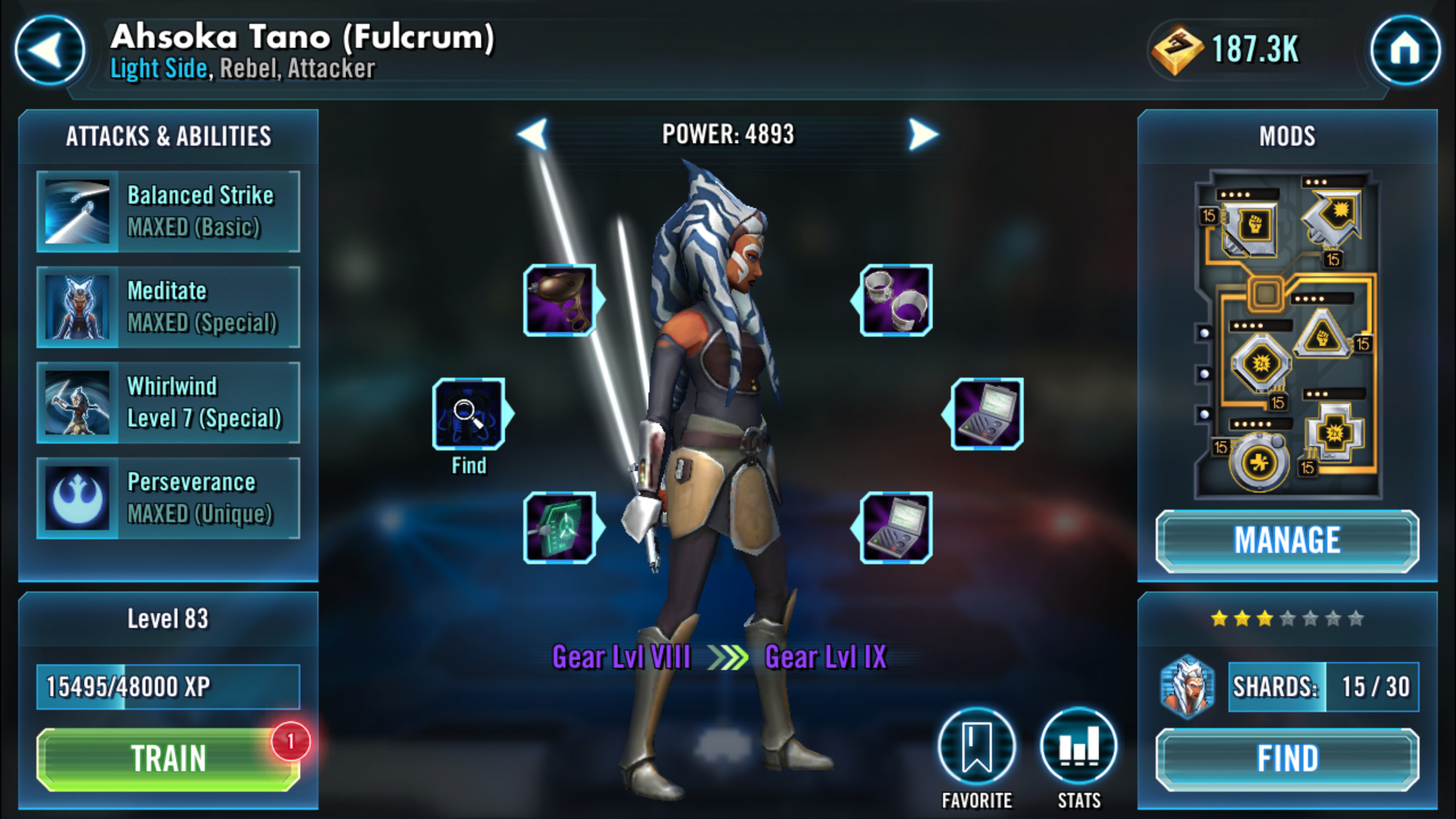The image size is (1456, 819).
Task: Go back using the arrow button
Action: coord(49,51)
